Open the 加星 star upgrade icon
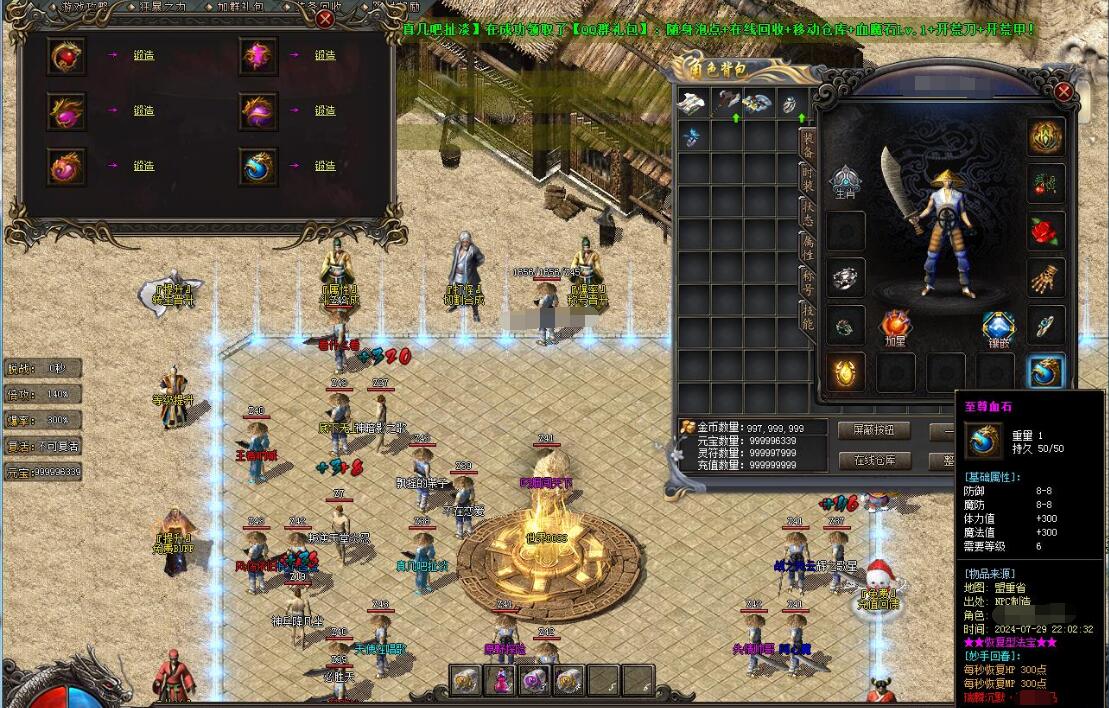Image resolution: width=1109 pixels, height=708 pixels. 895,327
